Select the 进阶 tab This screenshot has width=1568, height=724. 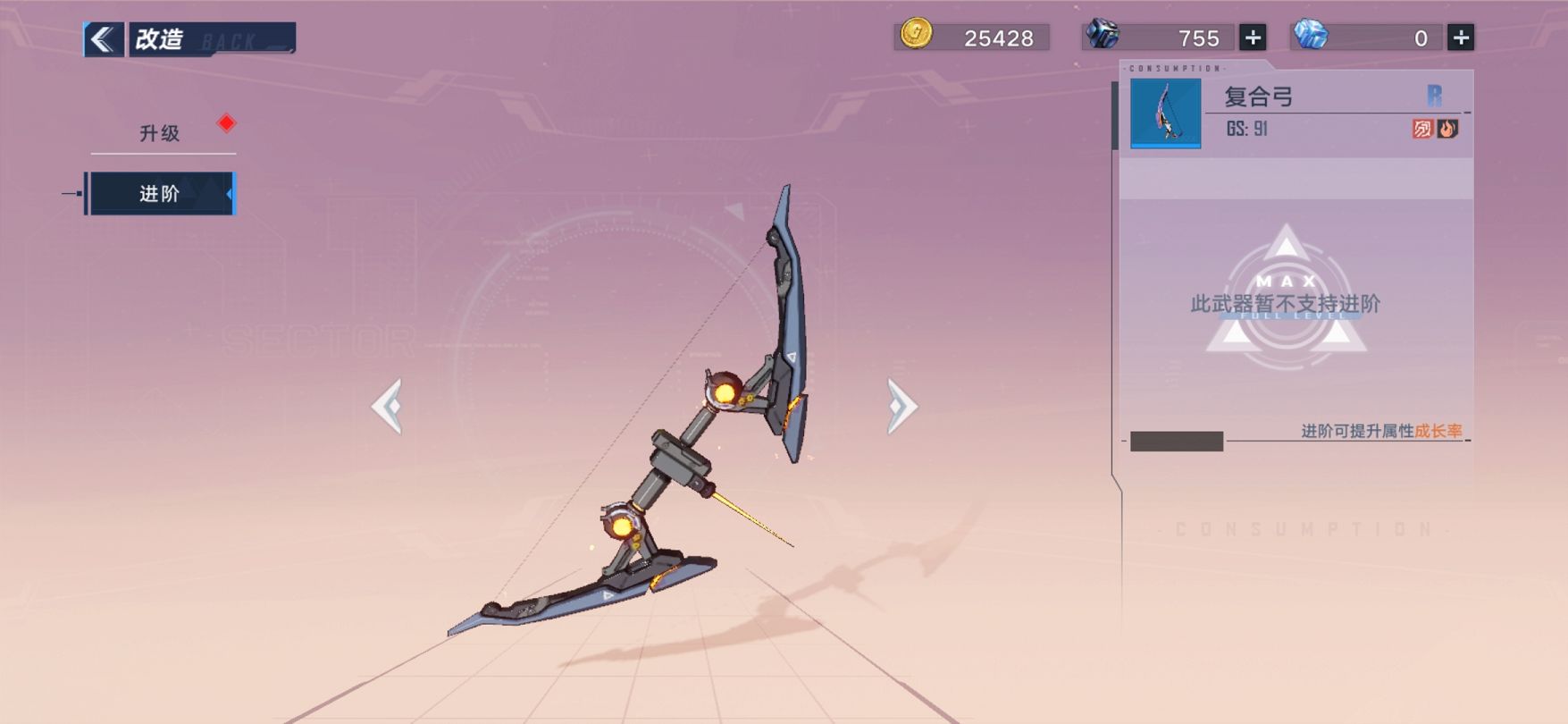point(161,193)
